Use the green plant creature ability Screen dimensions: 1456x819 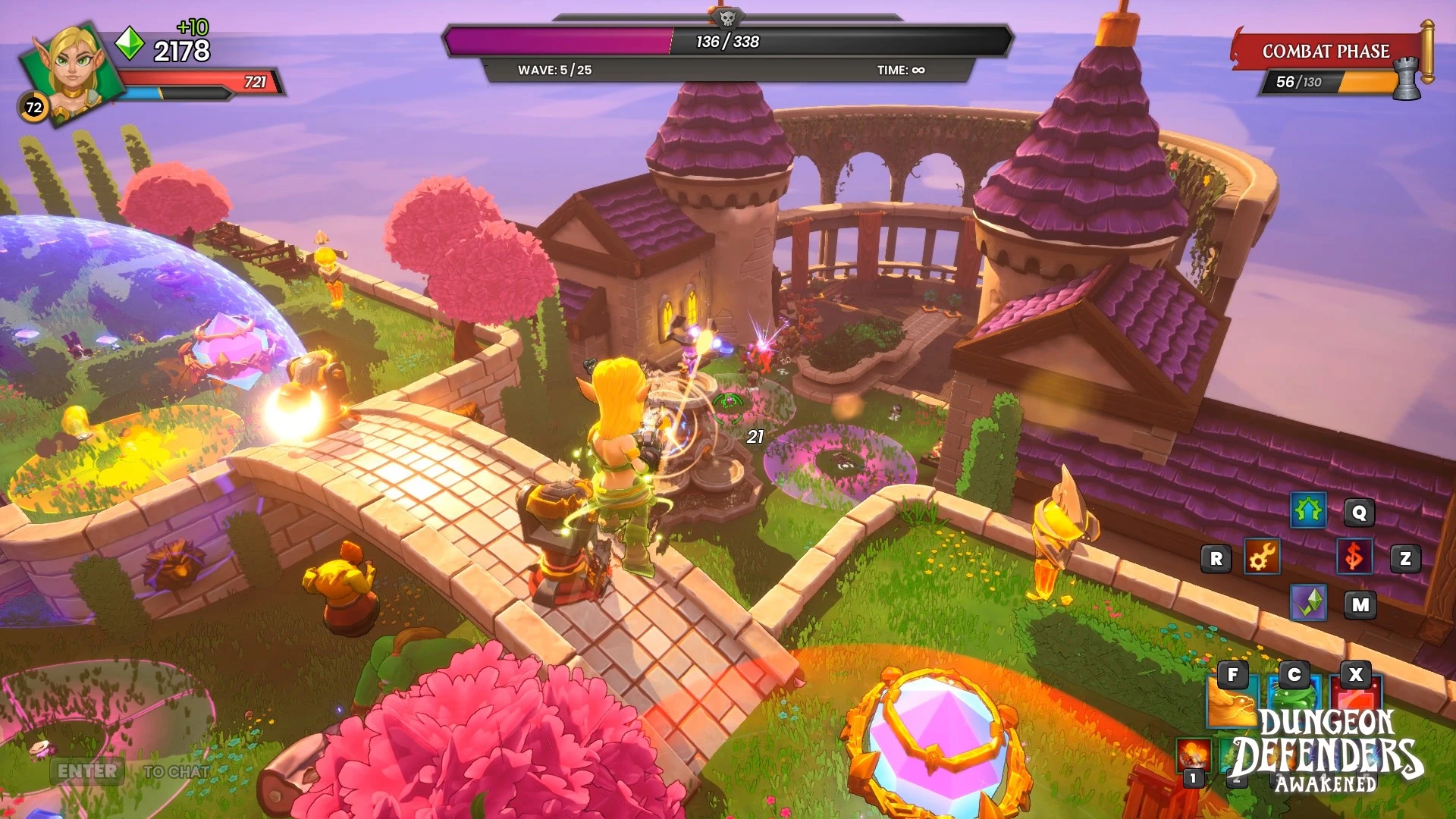click(x=1293, y=700)
